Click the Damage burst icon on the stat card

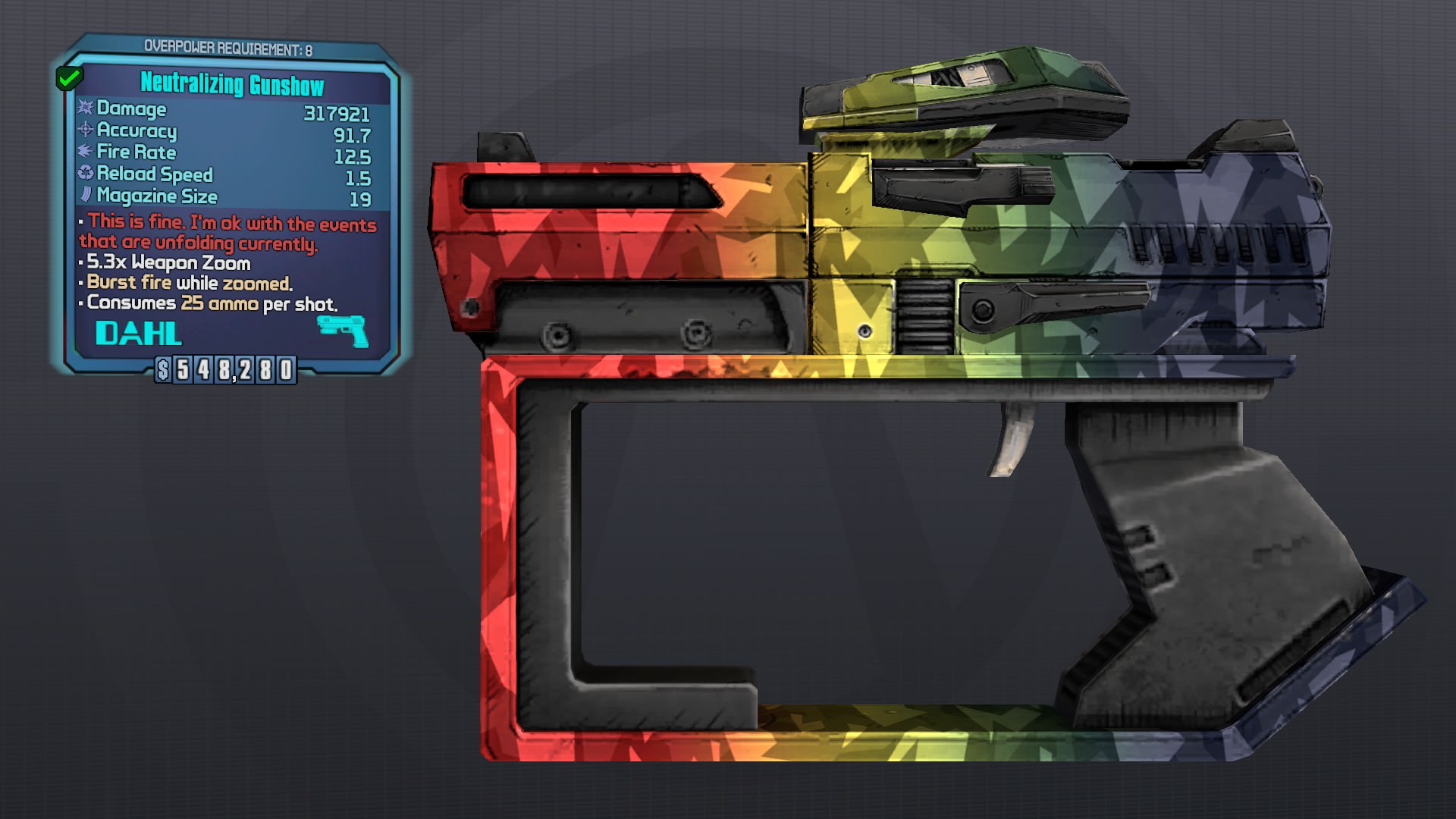85,109
